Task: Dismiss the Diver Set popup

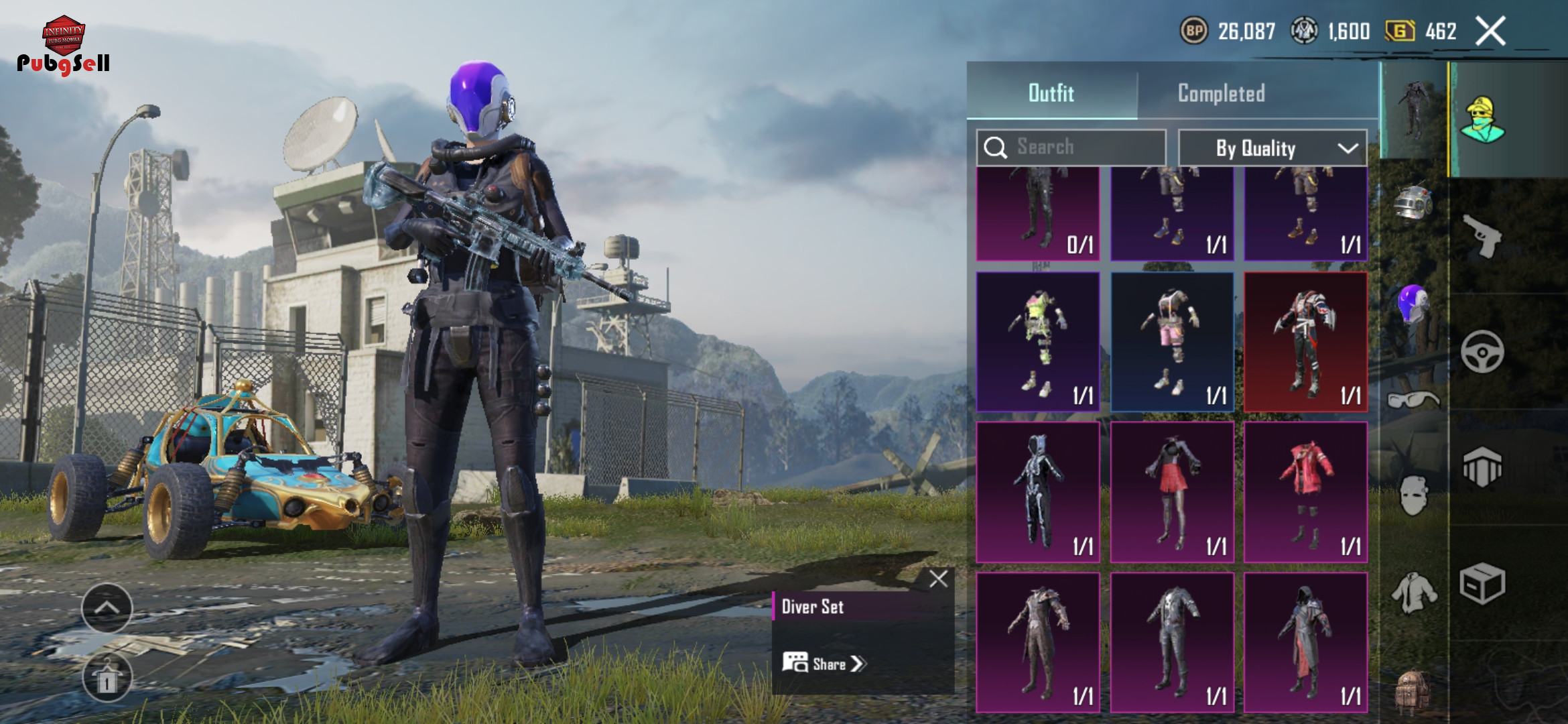Action: pyautogui.click(x=938, y=579)
